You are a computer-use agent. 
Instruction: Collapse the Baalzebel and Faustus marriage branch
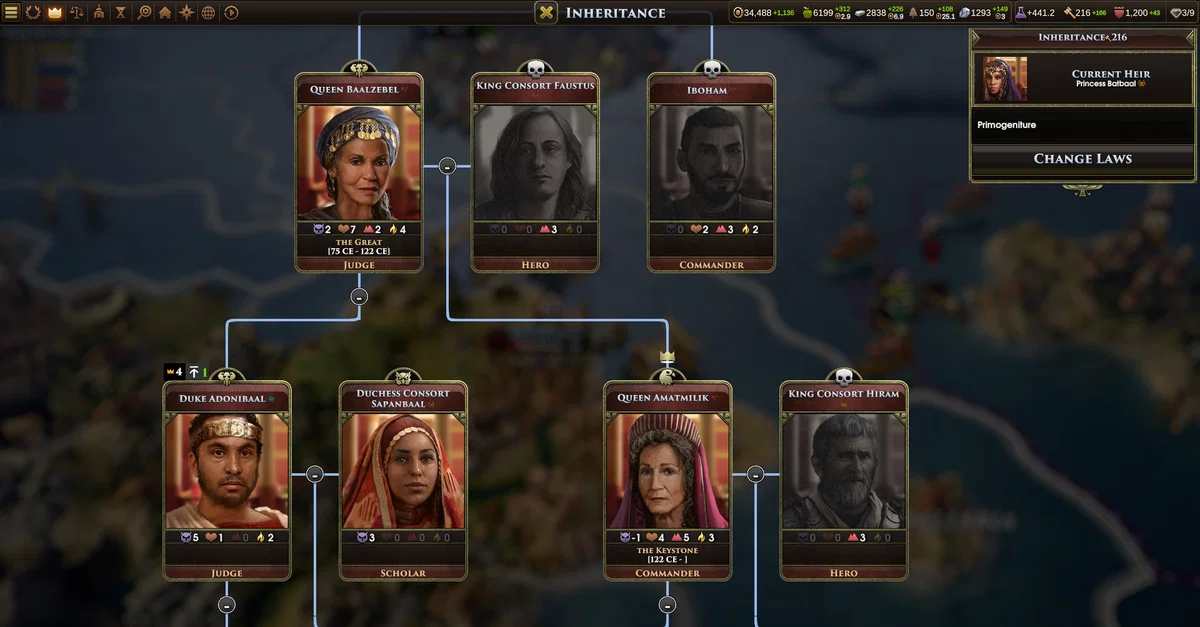(447, 166)
